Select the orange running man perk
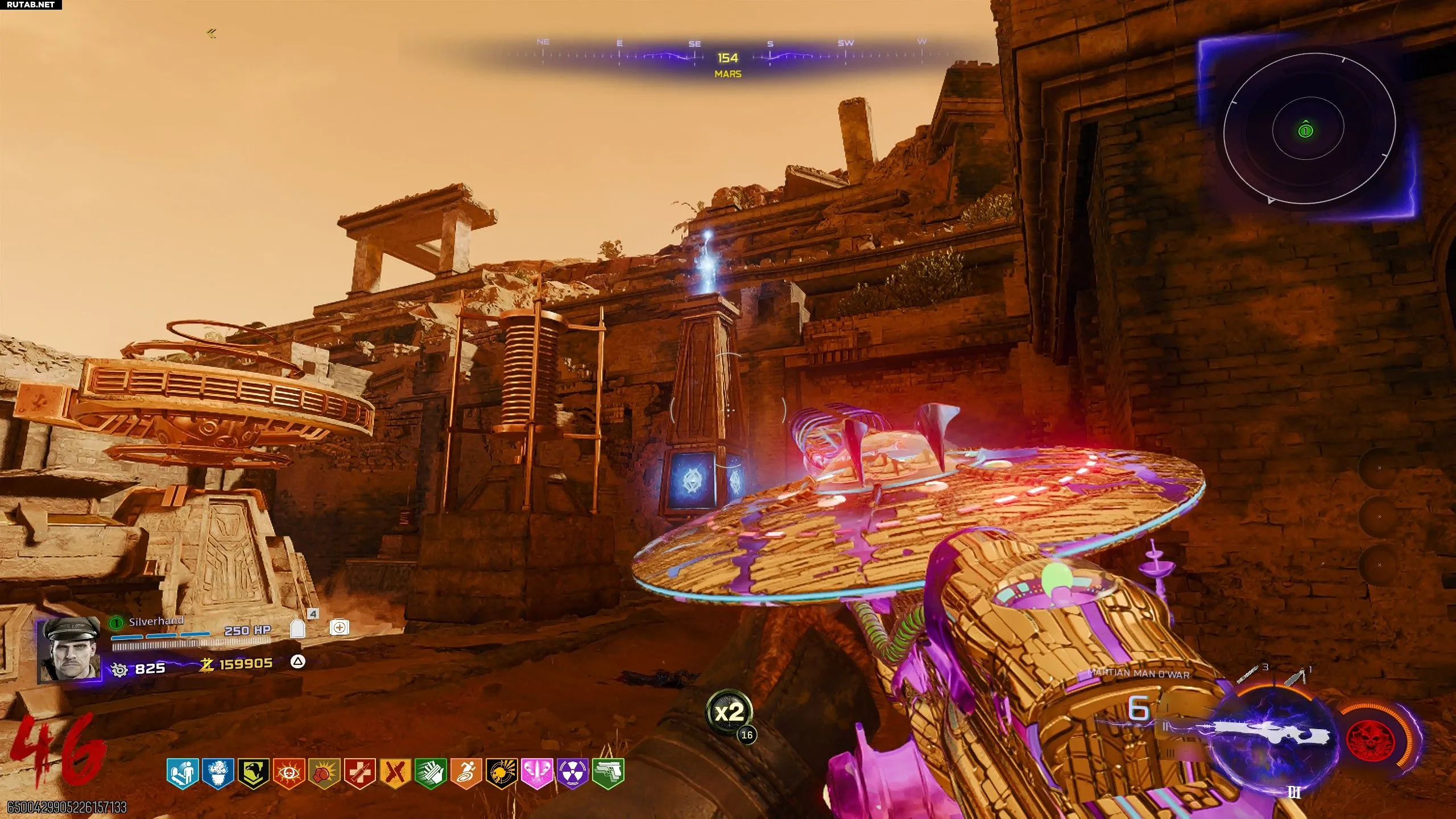The width and height of the screenshot is (1456, 819). [466, 773]
